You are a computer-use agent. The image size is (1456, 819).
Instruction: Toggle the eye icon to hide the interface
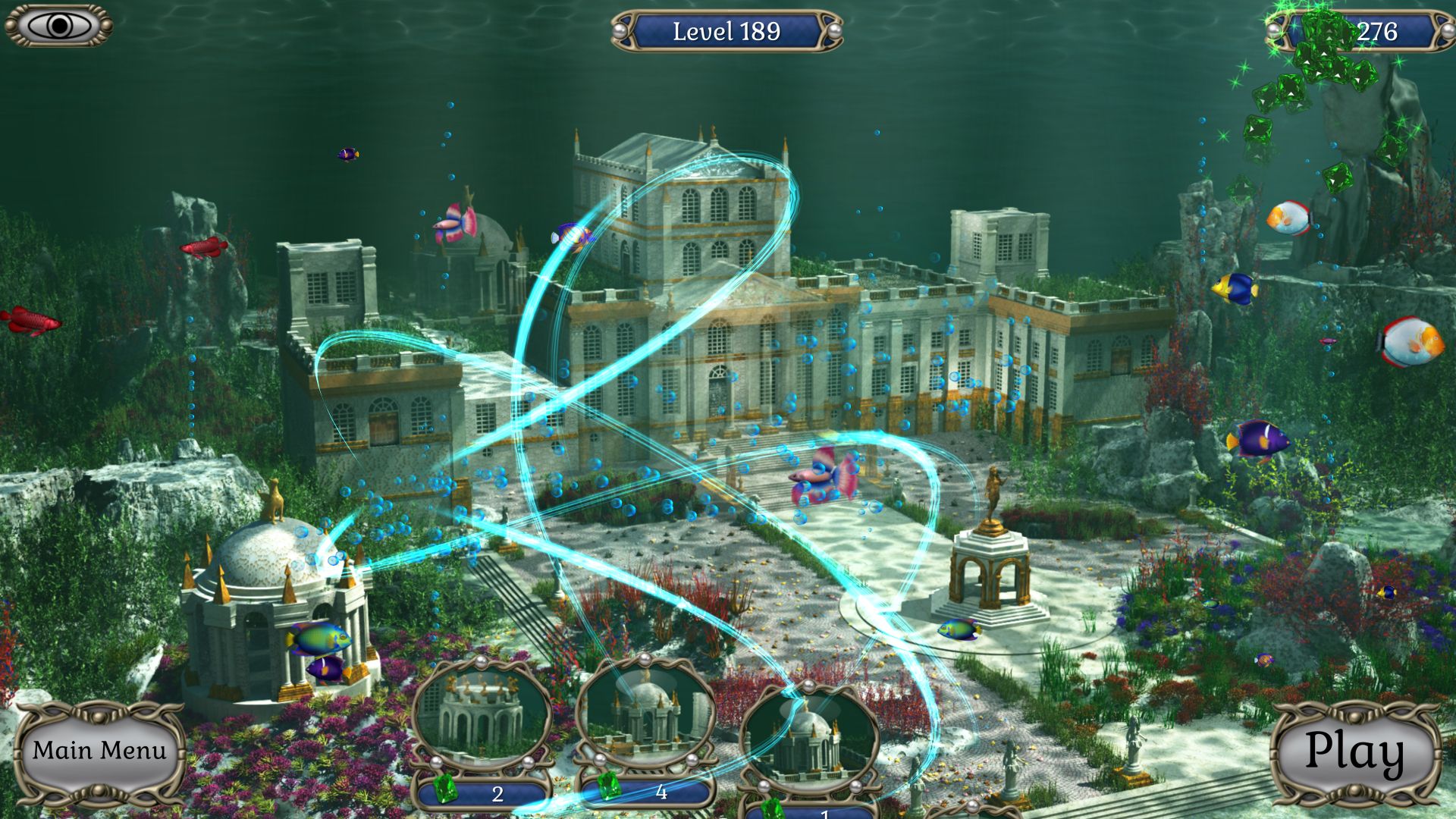[x=59, y=25]
